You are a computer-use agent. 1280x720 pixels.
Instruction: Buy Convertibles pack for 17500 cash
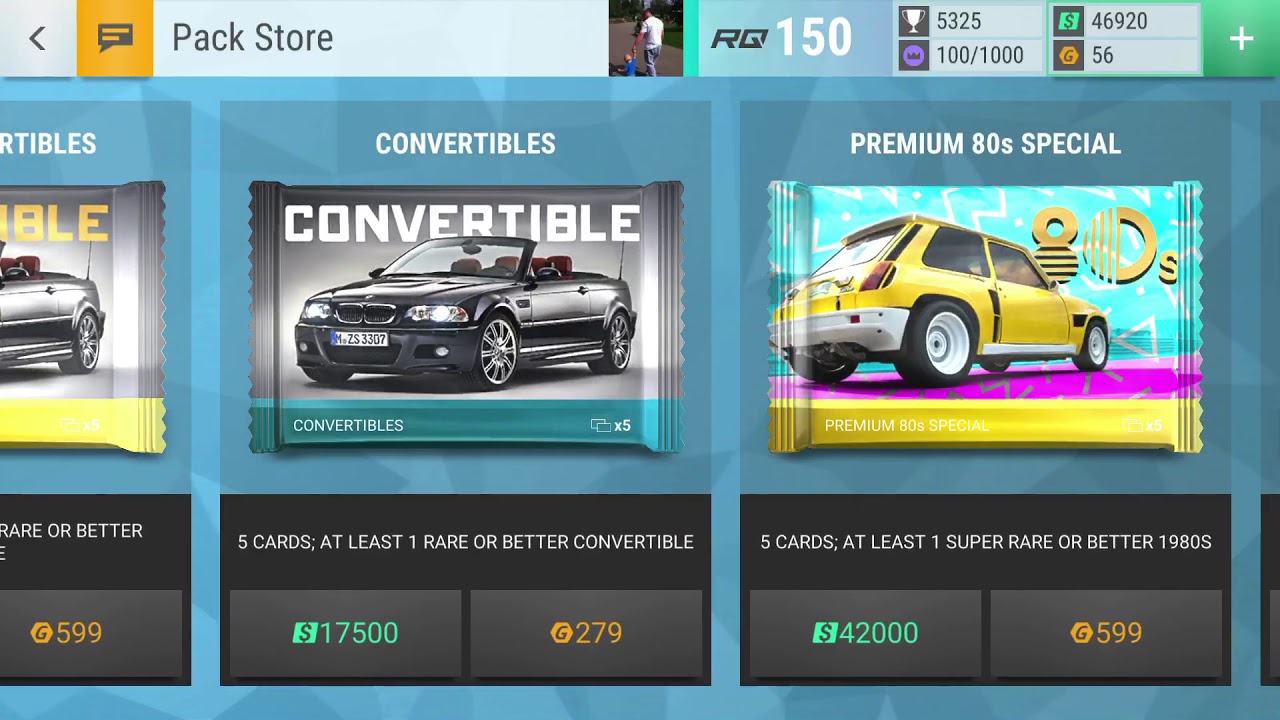[x=346, y=633]
